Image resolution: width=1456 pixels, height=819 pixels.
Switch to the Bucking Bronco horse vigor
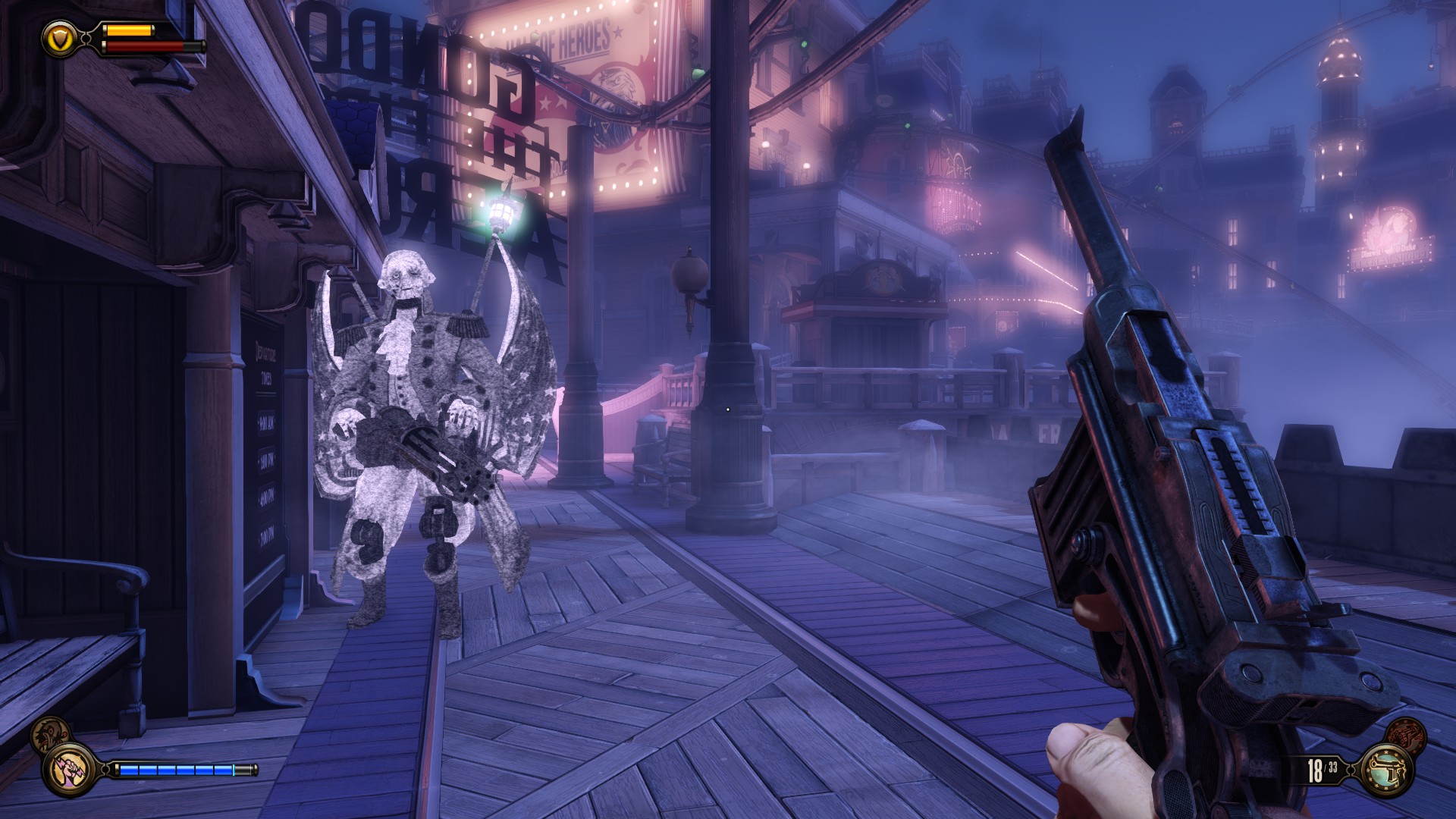pos(49,733)
